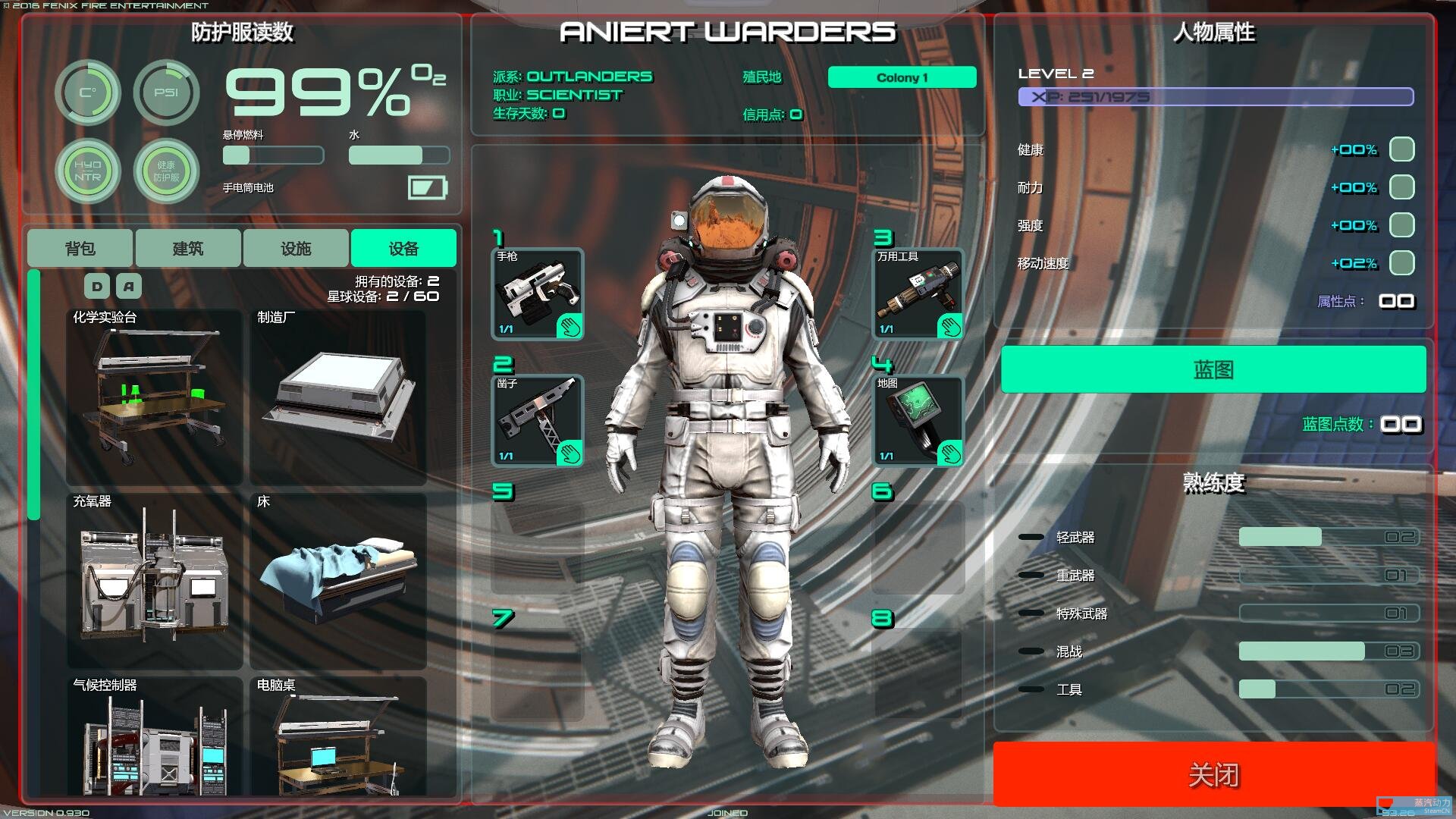The image size is (1456, 819).
Task: Select the multitool in equipment slot 3
Action: pos(918,292)
